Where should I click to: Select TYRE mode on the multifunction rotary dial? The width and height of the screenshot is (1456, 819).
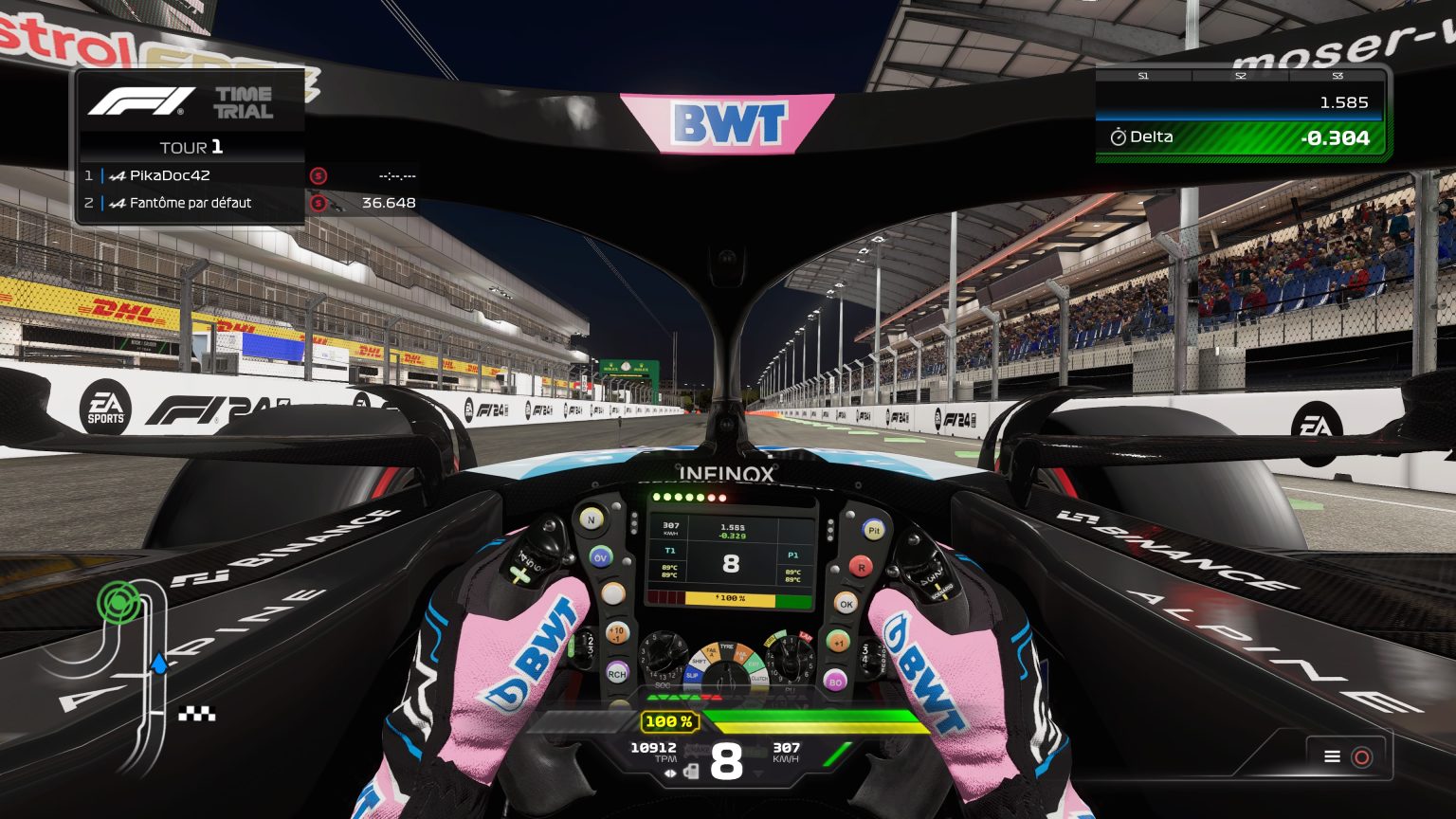tap(727, 646)
